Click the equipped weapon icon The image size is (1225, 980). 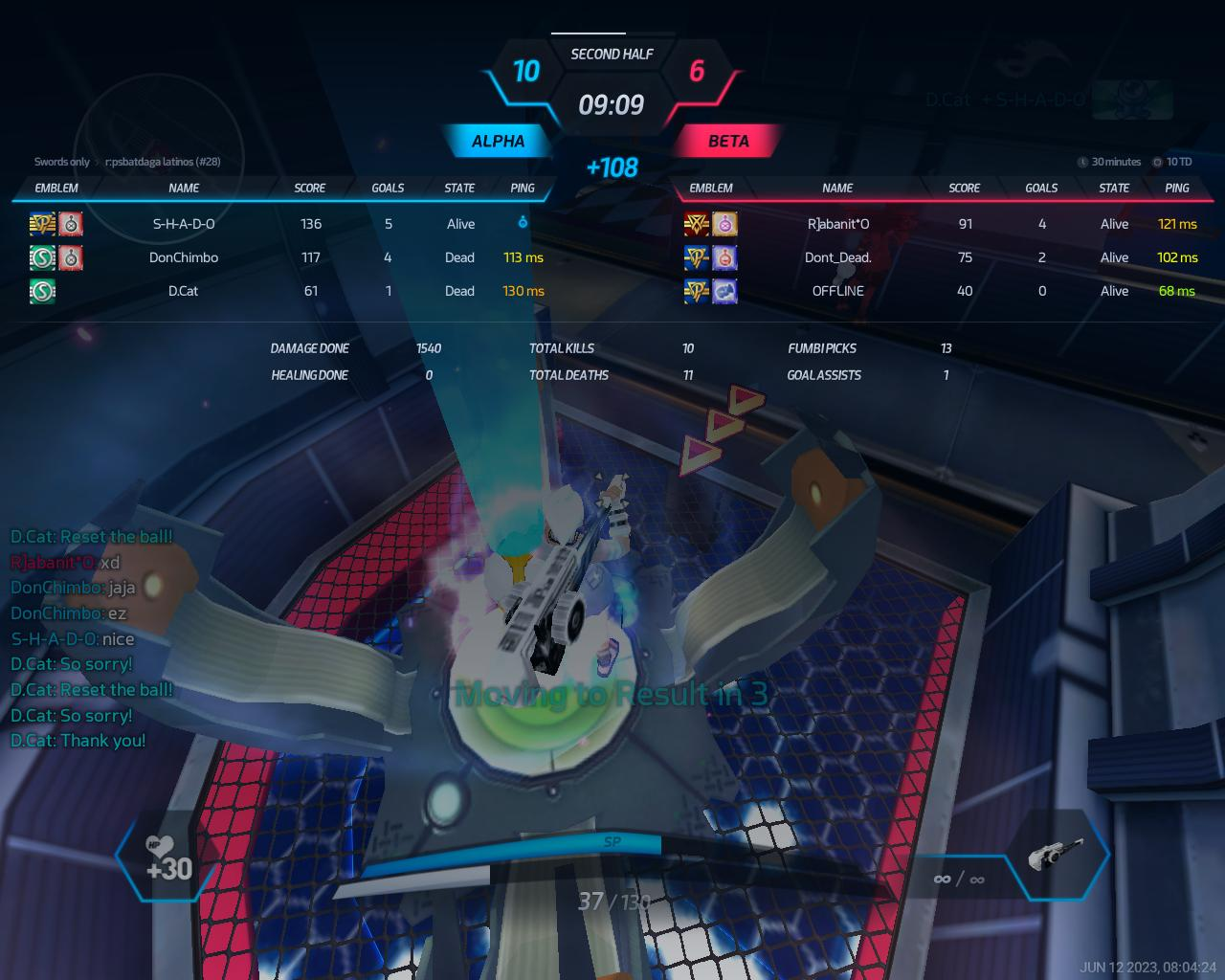click(1056, 854)
